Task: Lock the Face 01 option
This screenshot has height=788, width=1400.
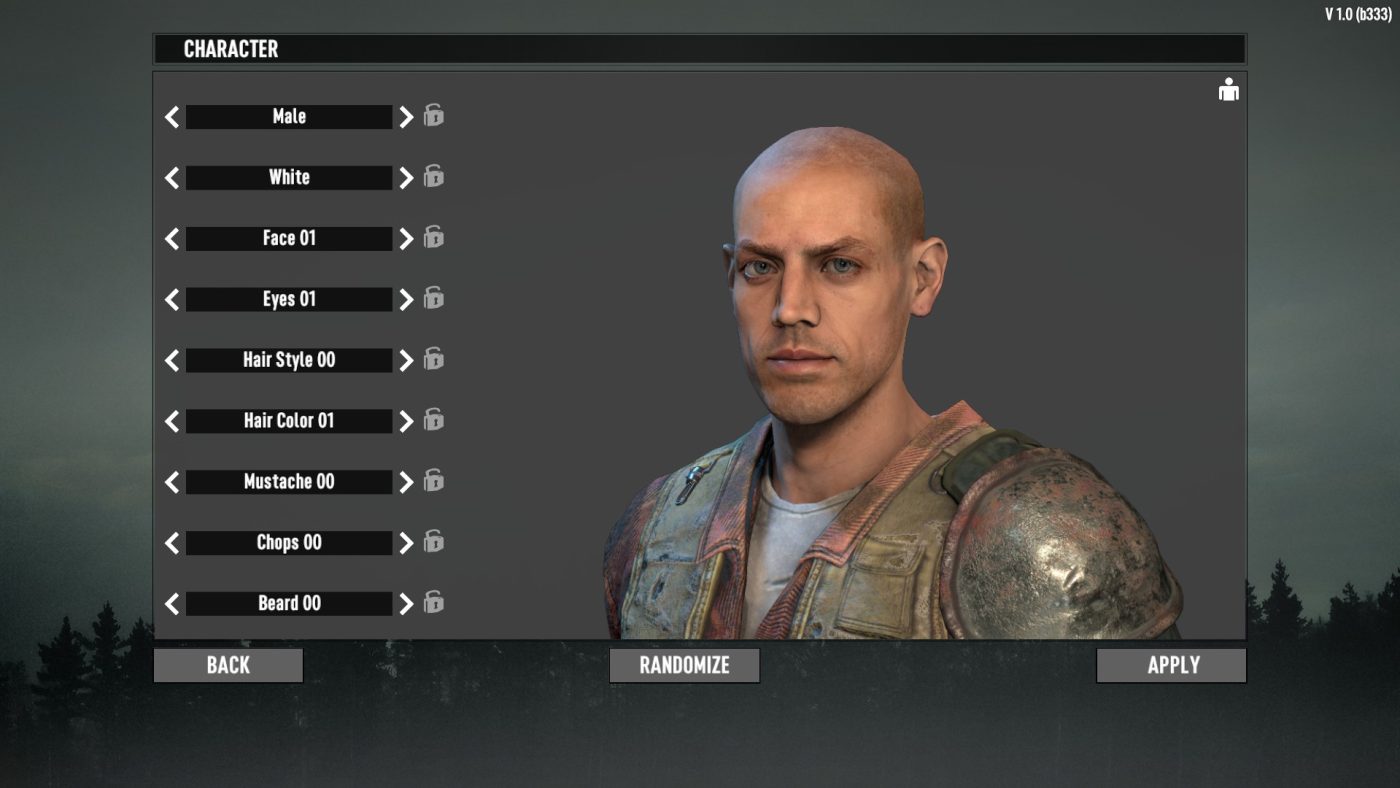Action: point(434,238)
